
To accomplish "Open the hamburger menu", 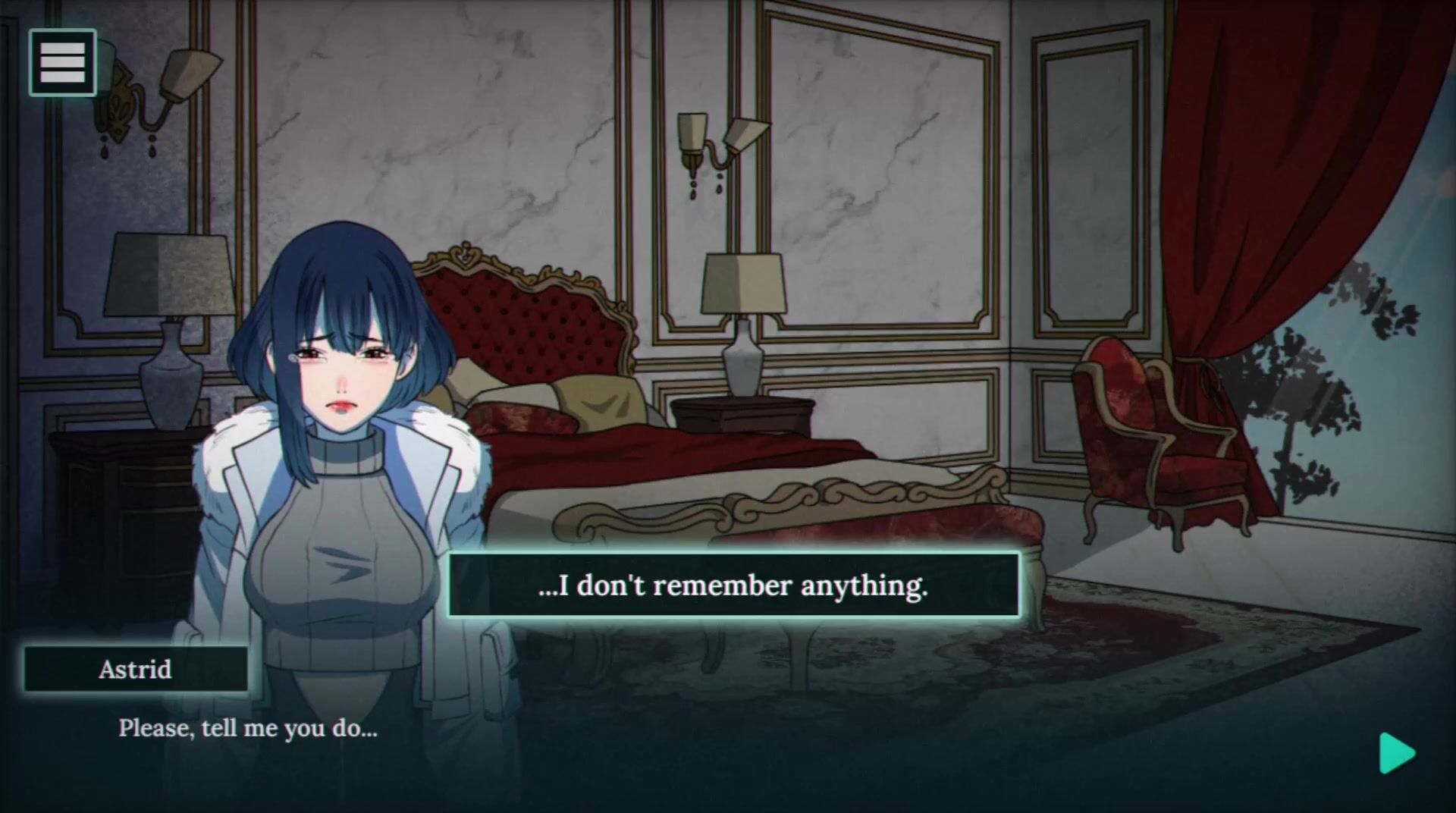I will [x=62, y=62].
